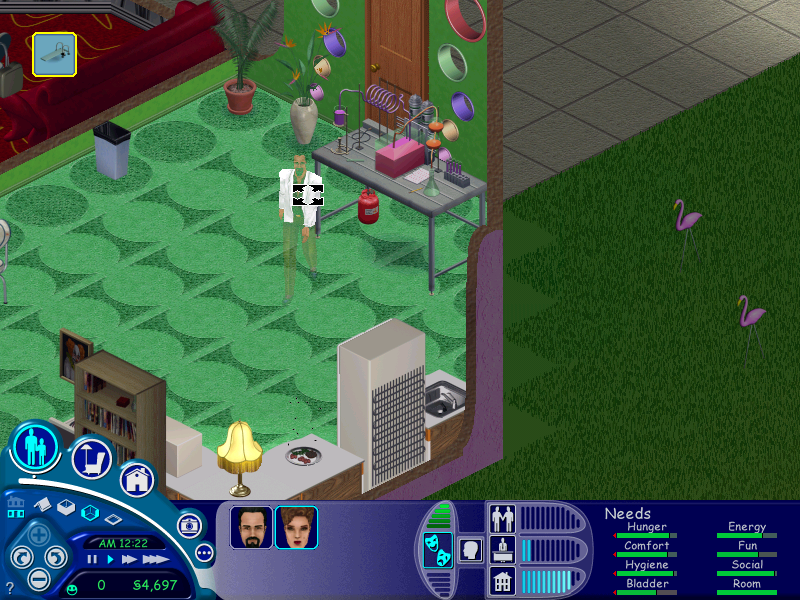Screen dimensions: 800x600
Task: Open Buy mode with the armchair icon
Action: click(x=91, y=459)
